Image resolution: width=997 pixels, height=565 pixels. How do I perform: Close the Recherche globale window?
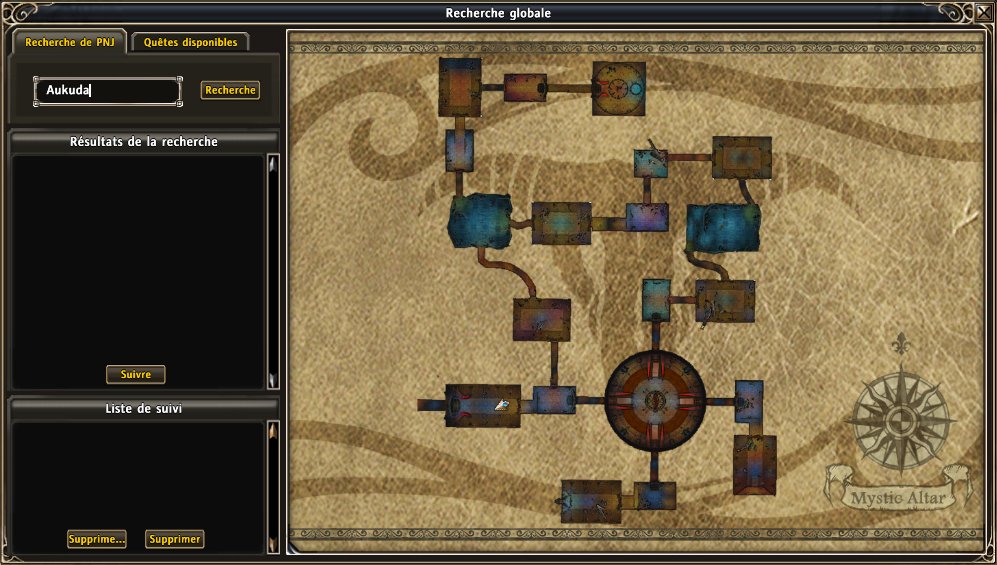click(981, 13)
